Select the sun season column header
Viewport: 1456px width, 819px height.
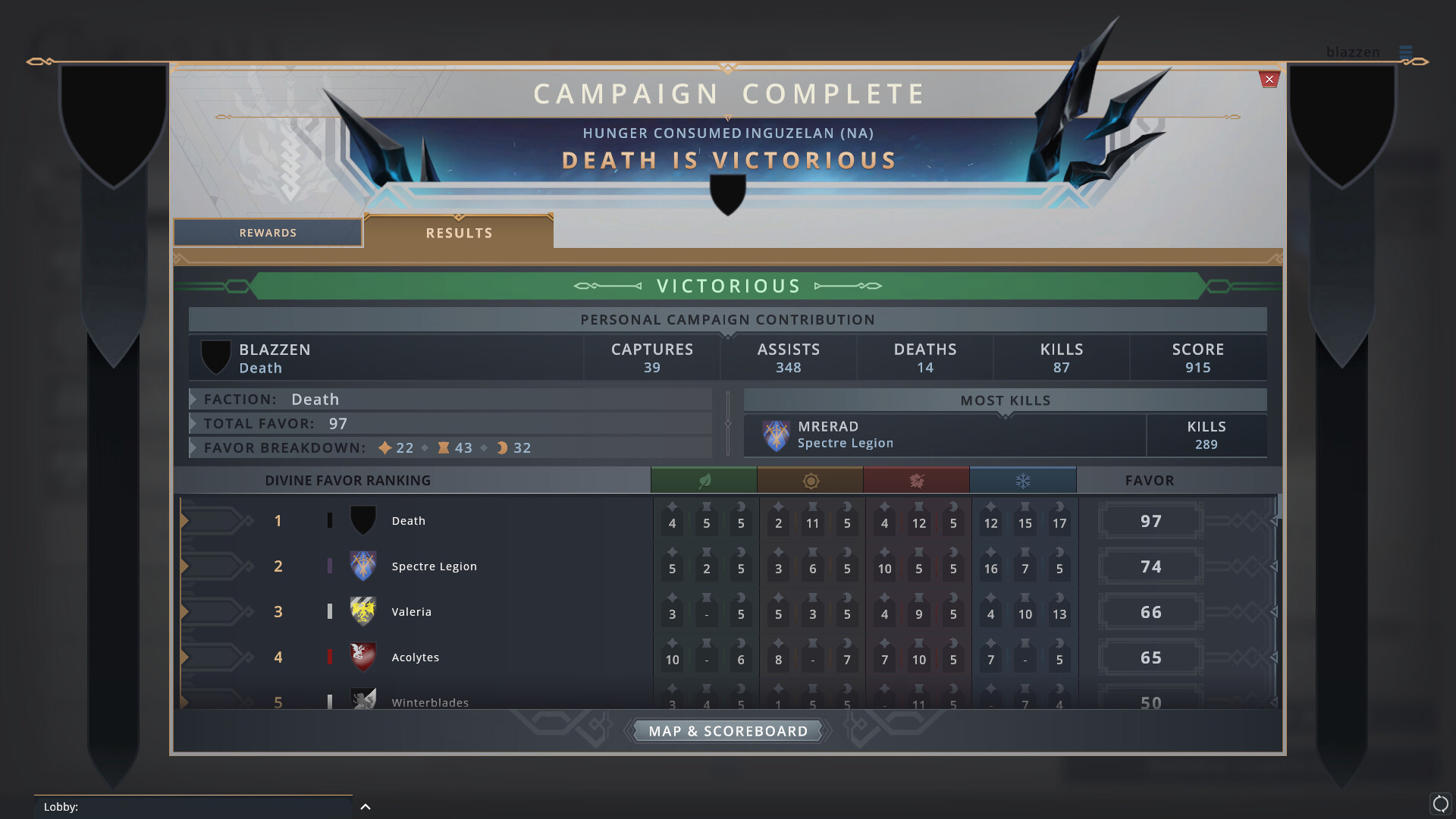coord(810,480)
